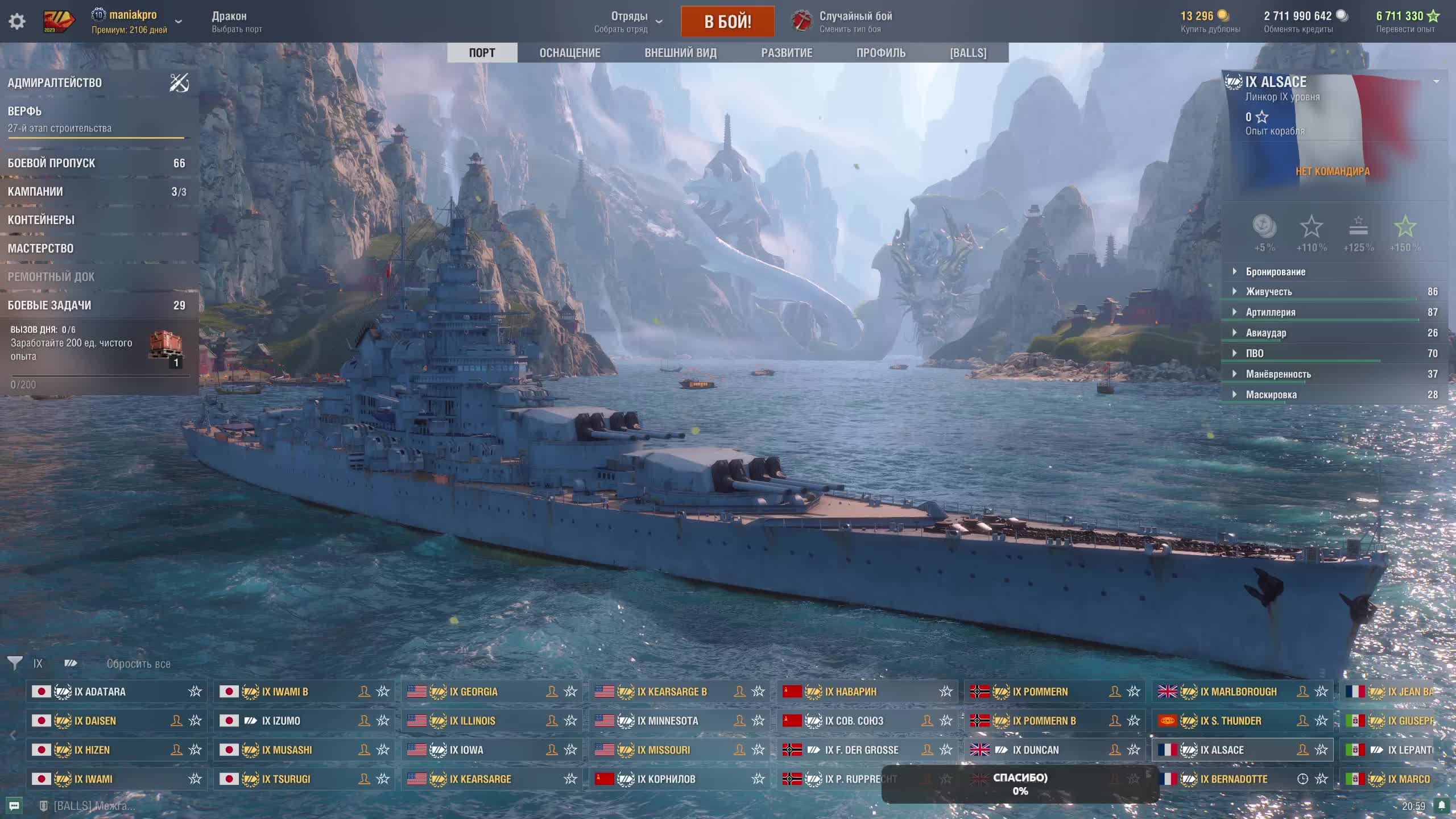Open the КОНТЕЙНЕРЫ section
Image resolution: width=1456 pixels, height=819 pixels.
tap(41, 220)
